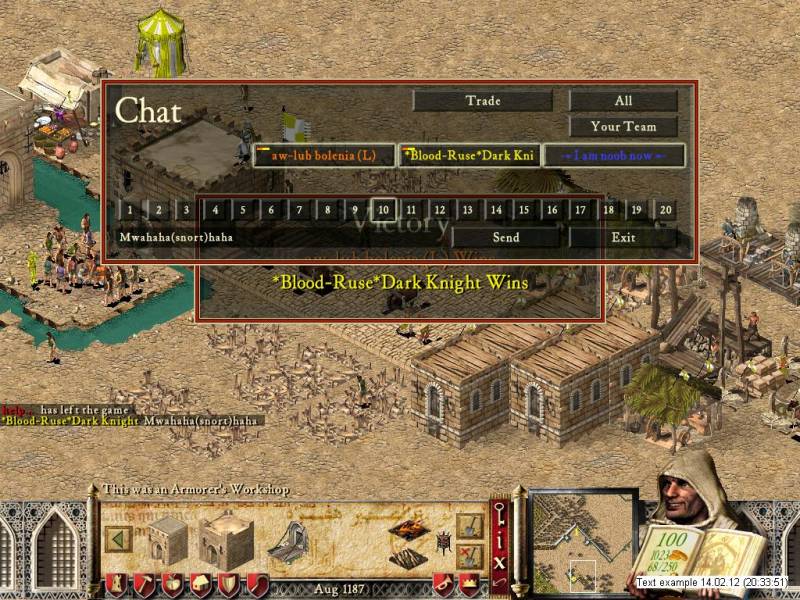
Task: Click the green back arrow in build panel
Action: point(120,538)
